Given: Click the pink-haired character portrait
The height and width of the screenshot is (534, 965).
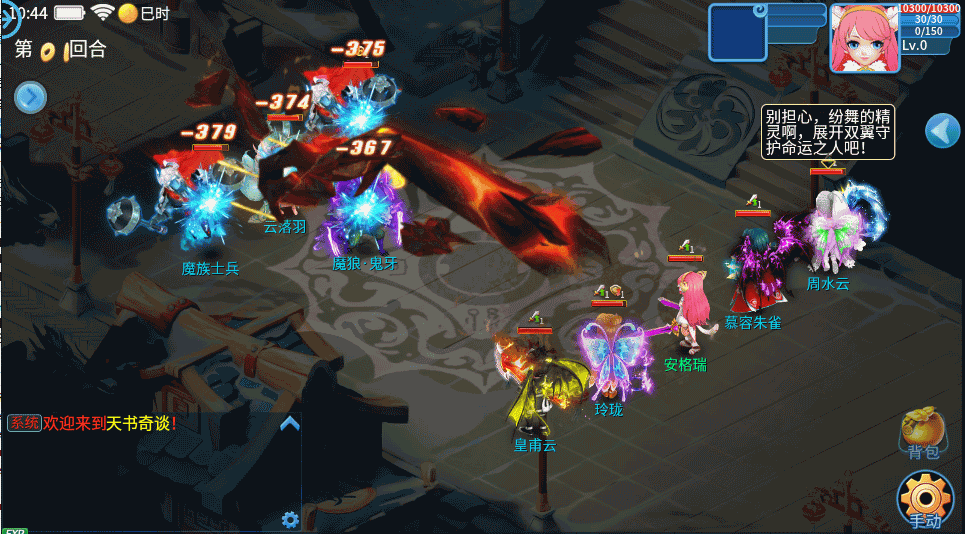Looking at the screenshot, I should click(863, 37).
